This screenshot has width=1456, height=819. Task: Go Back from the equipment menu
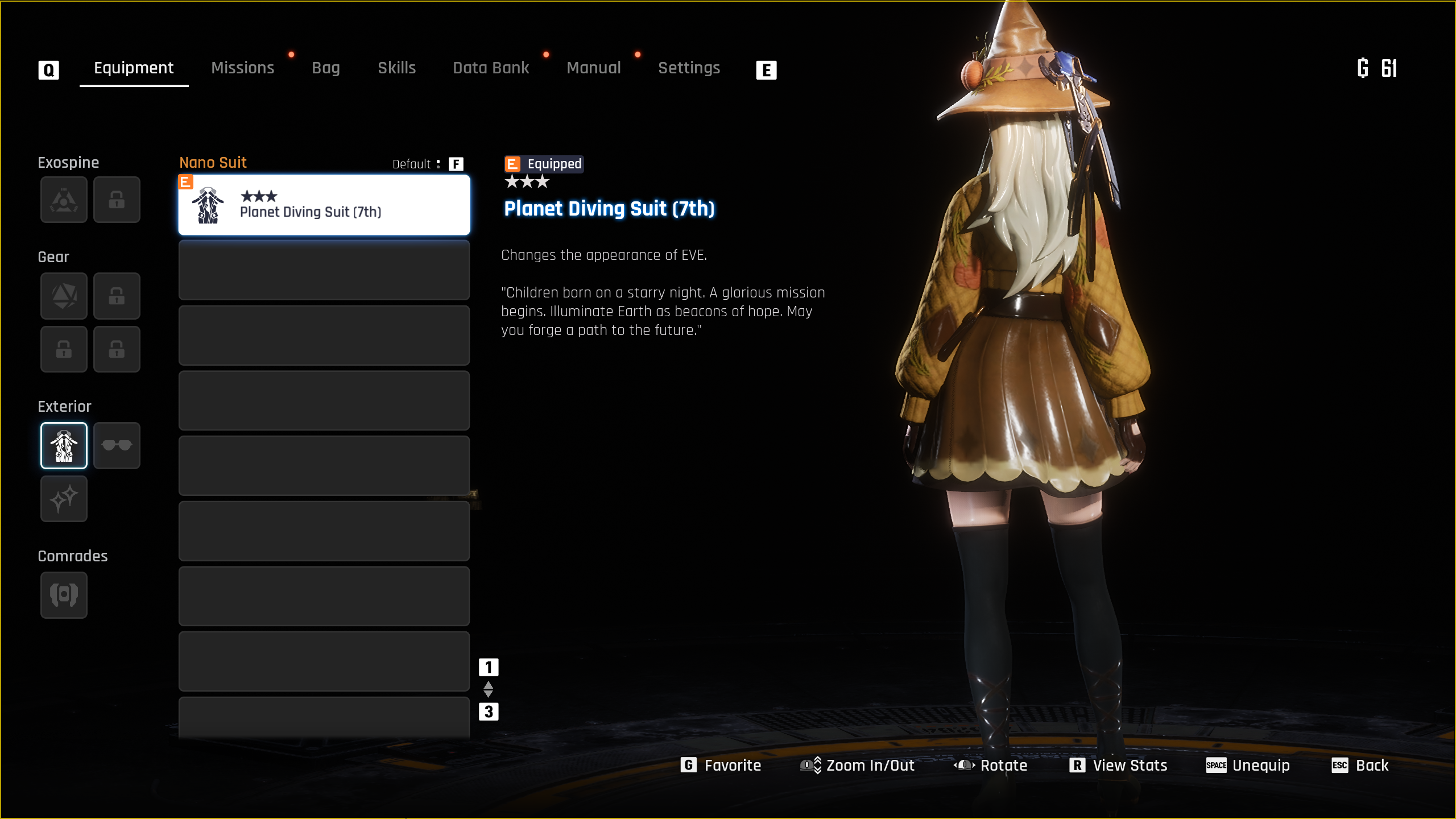[x=1360, y=766]
